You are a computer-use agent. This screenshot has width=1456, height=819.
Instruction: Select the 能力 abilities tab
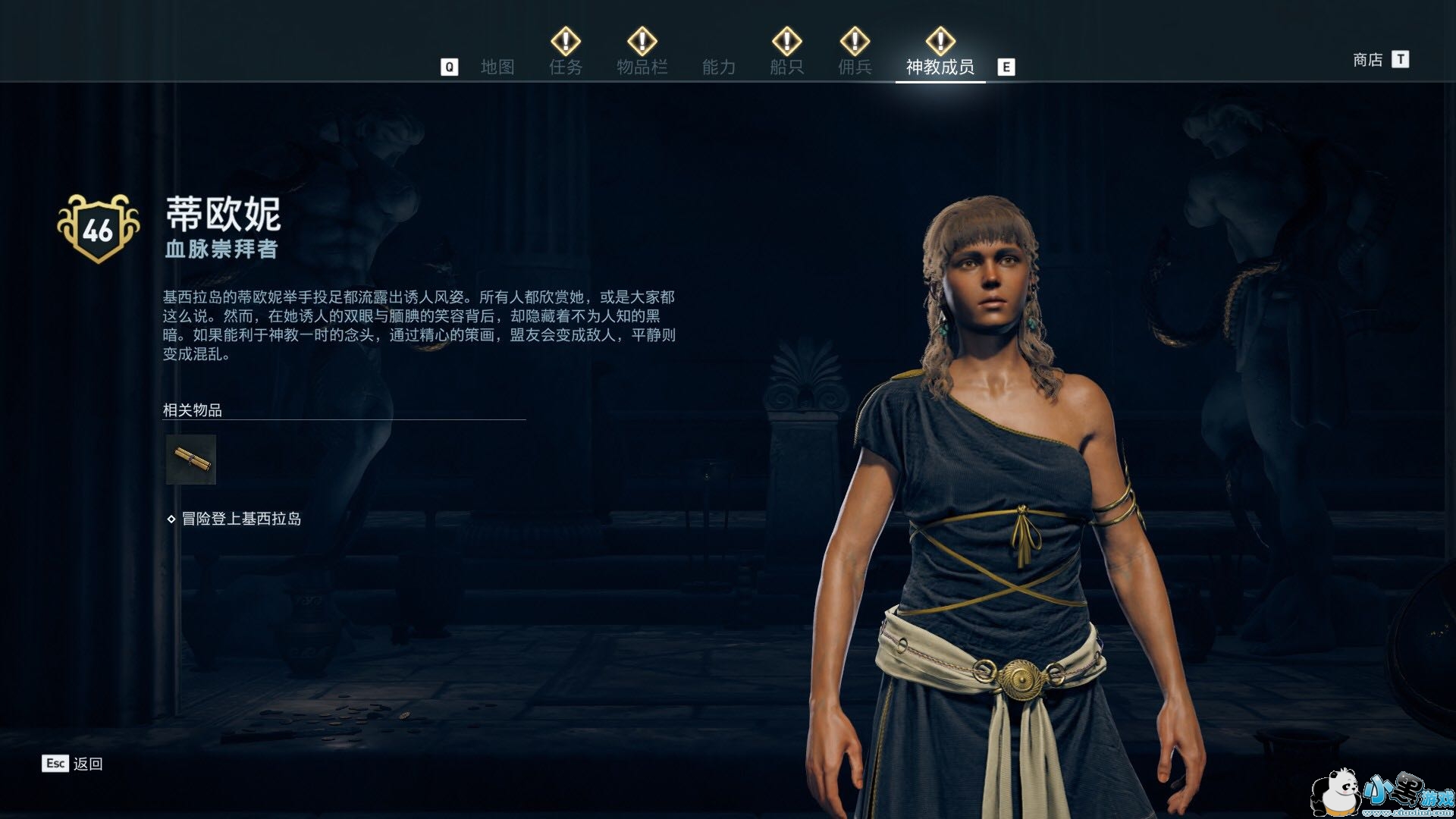point(719,67)
